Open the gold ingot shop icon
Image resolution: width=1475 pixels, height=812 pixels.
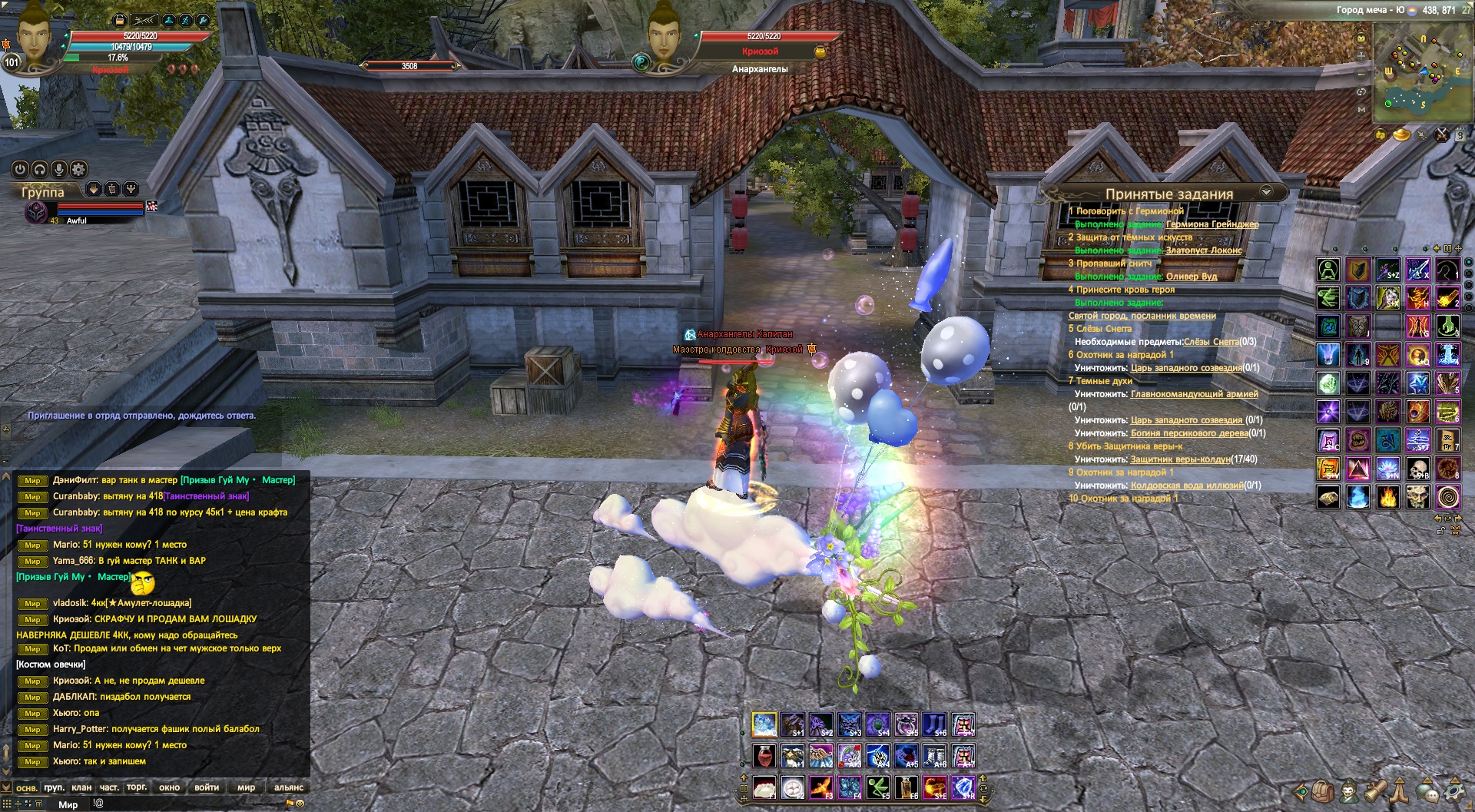[x=1402, y=136]
